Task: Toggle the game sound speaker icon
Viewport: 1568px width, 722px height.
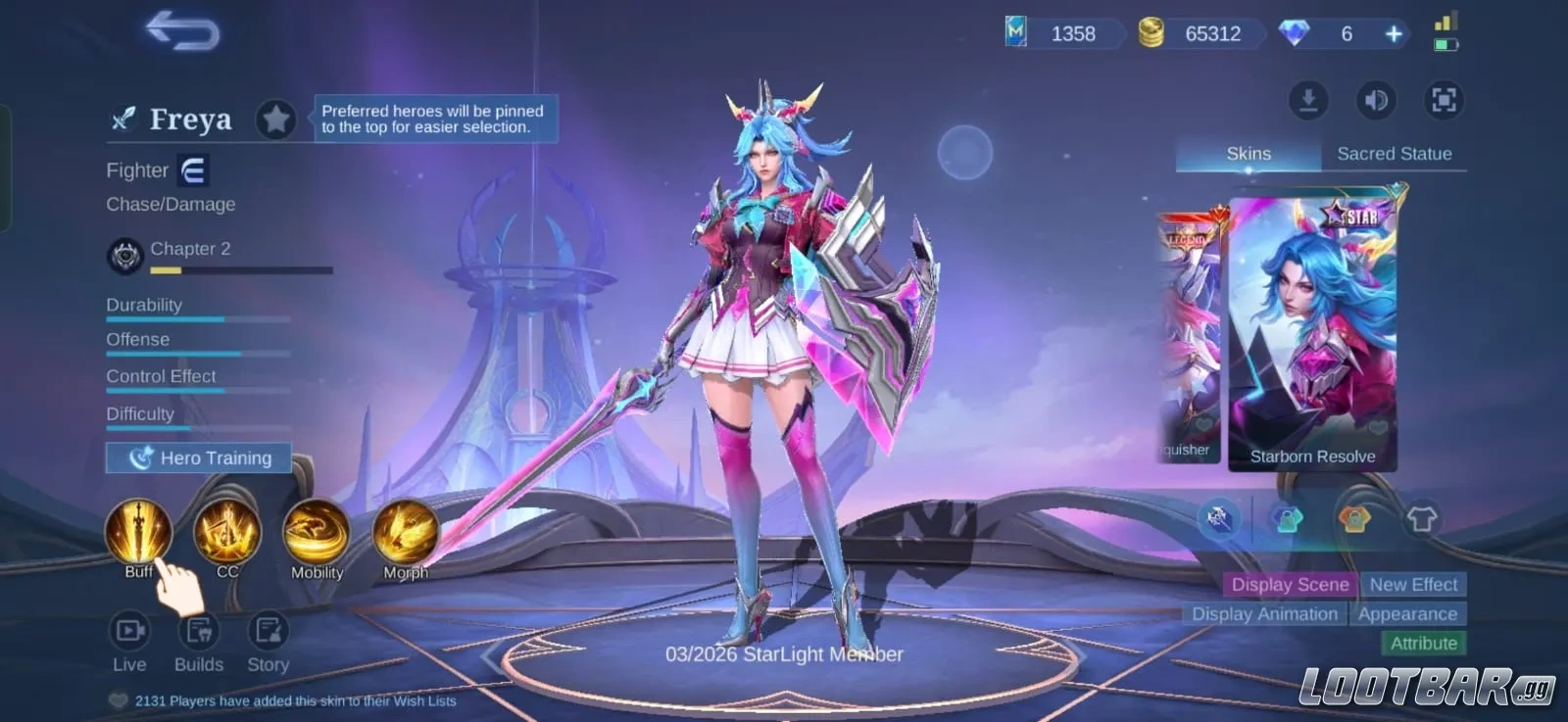Action: [1376, 101]
